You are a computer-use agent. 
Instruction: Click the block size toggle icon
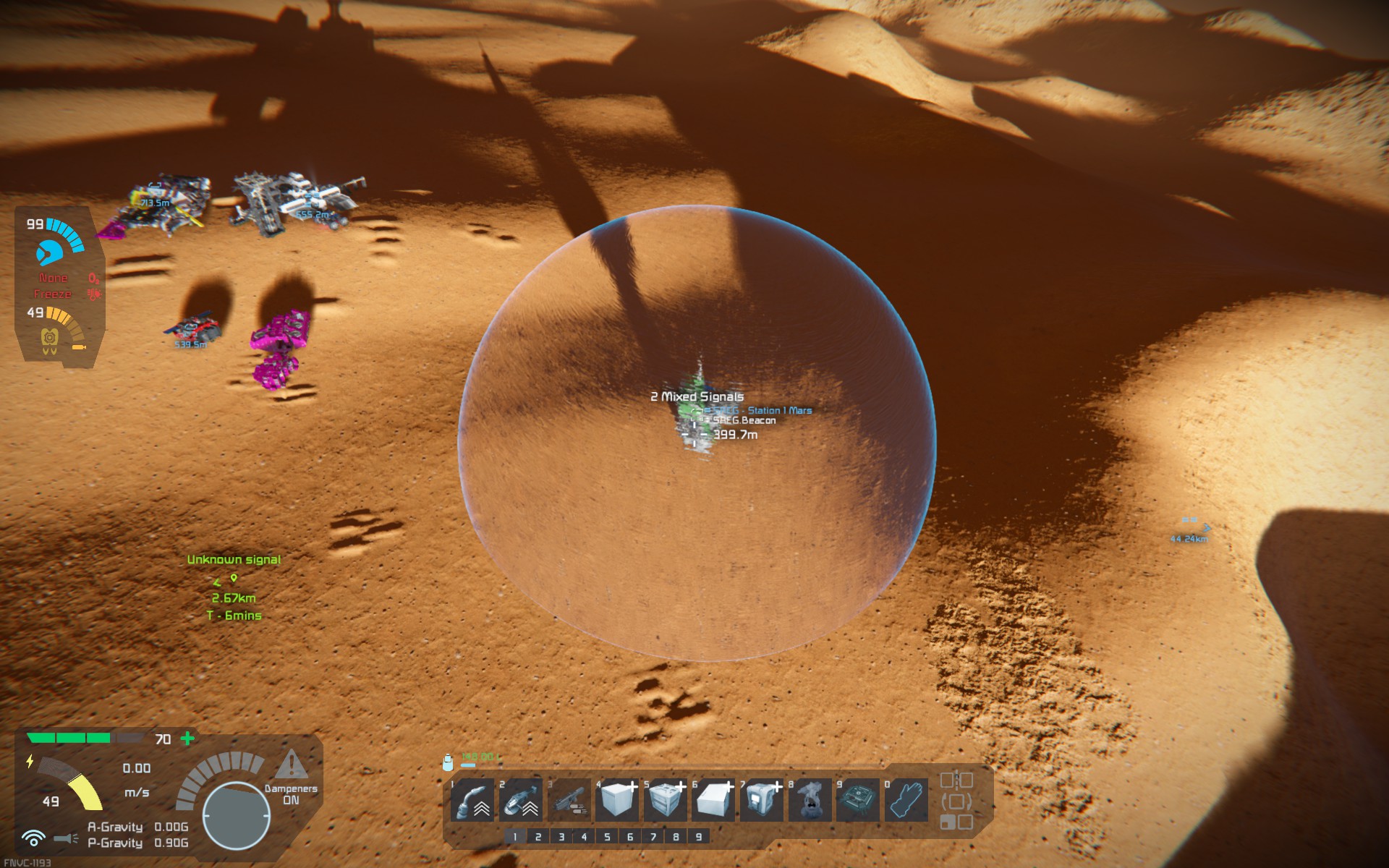(x=956, y=822)
